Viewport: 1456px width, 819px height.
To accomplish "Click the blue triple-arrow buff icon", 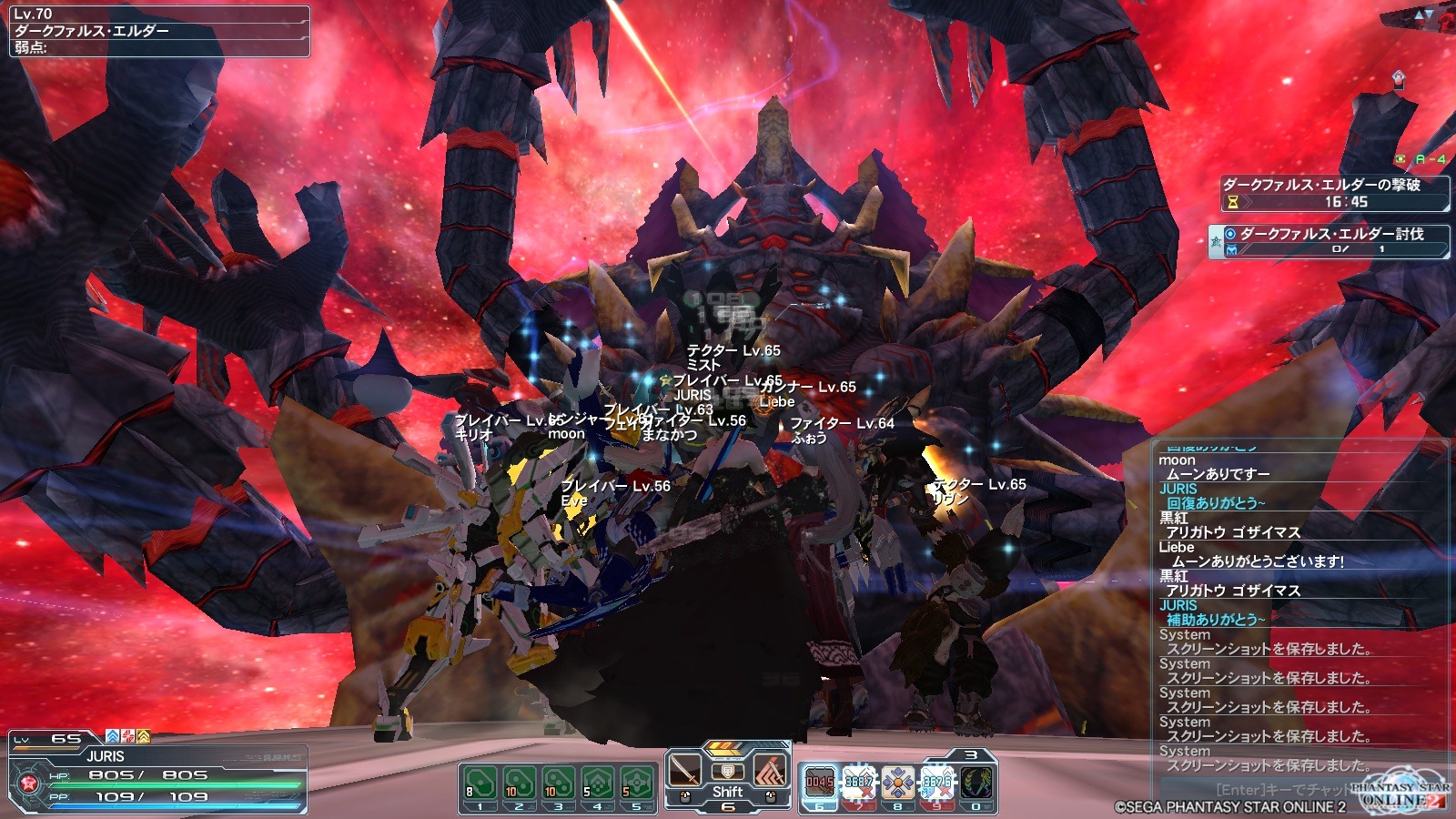I will coord(113,736).
